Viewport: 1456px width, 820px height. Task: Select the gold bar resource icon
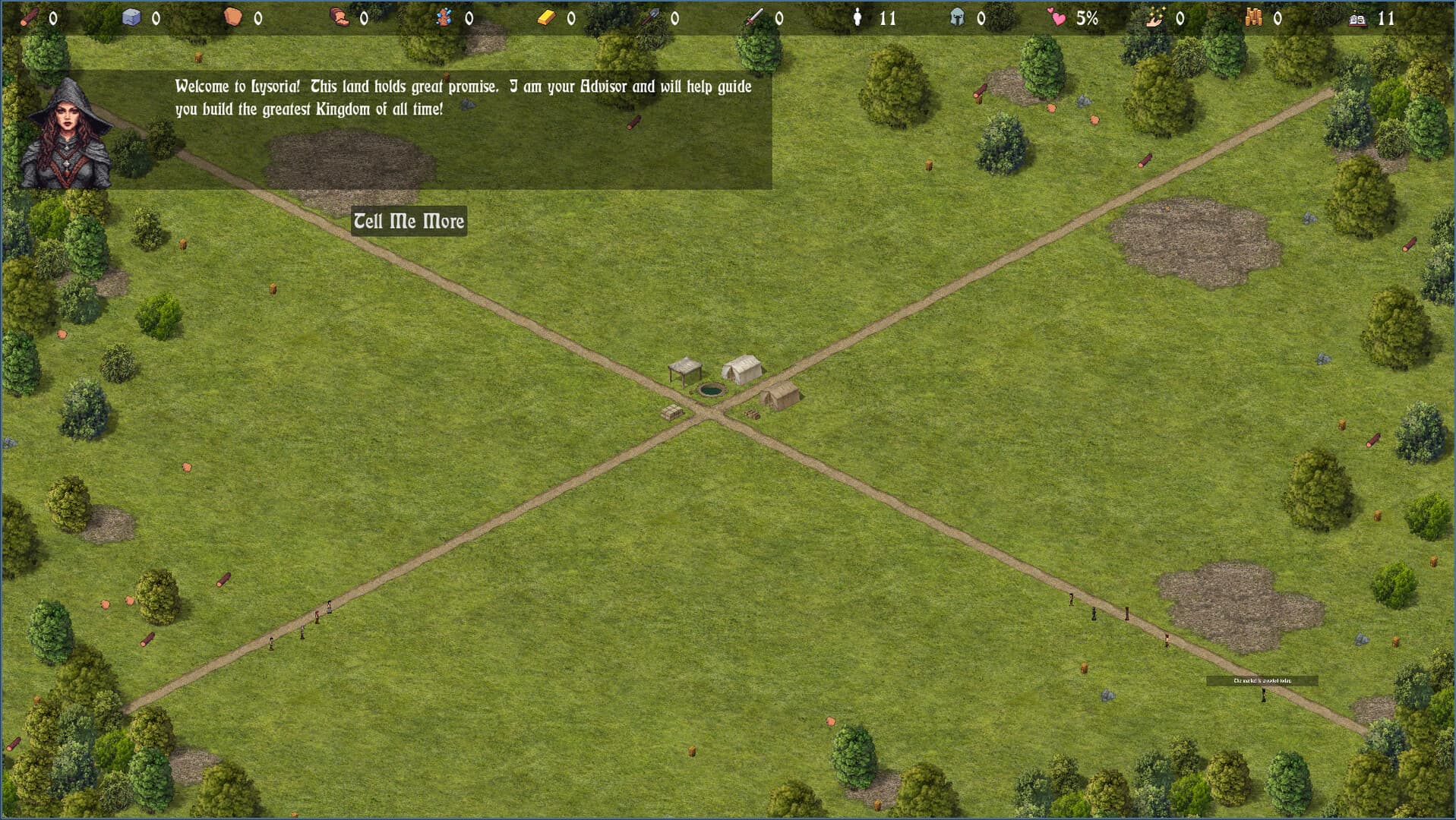coord(548,17)
